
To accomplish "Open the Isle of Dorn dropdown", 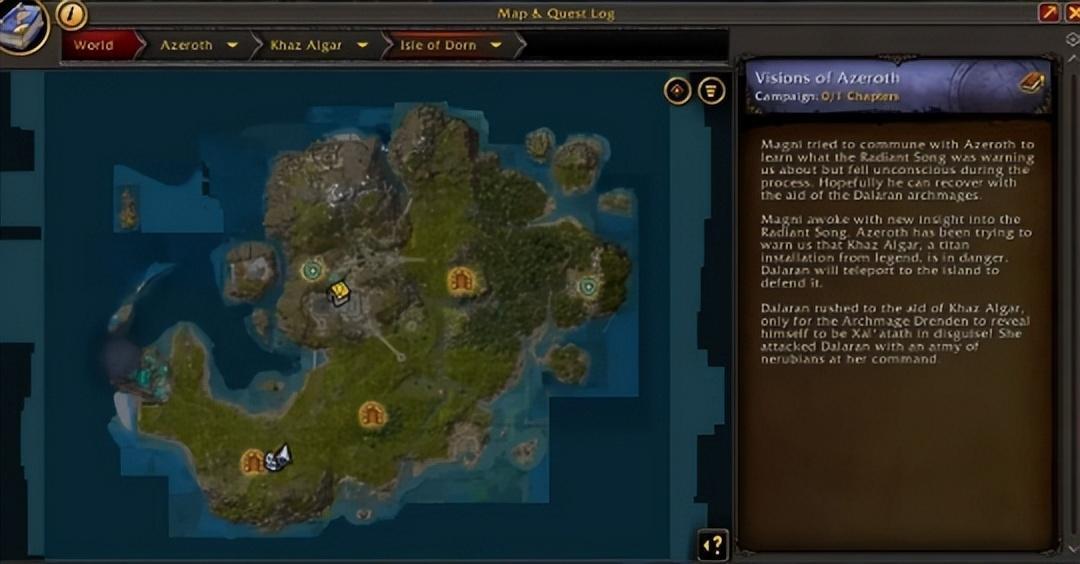I will [x=495, y=45].
